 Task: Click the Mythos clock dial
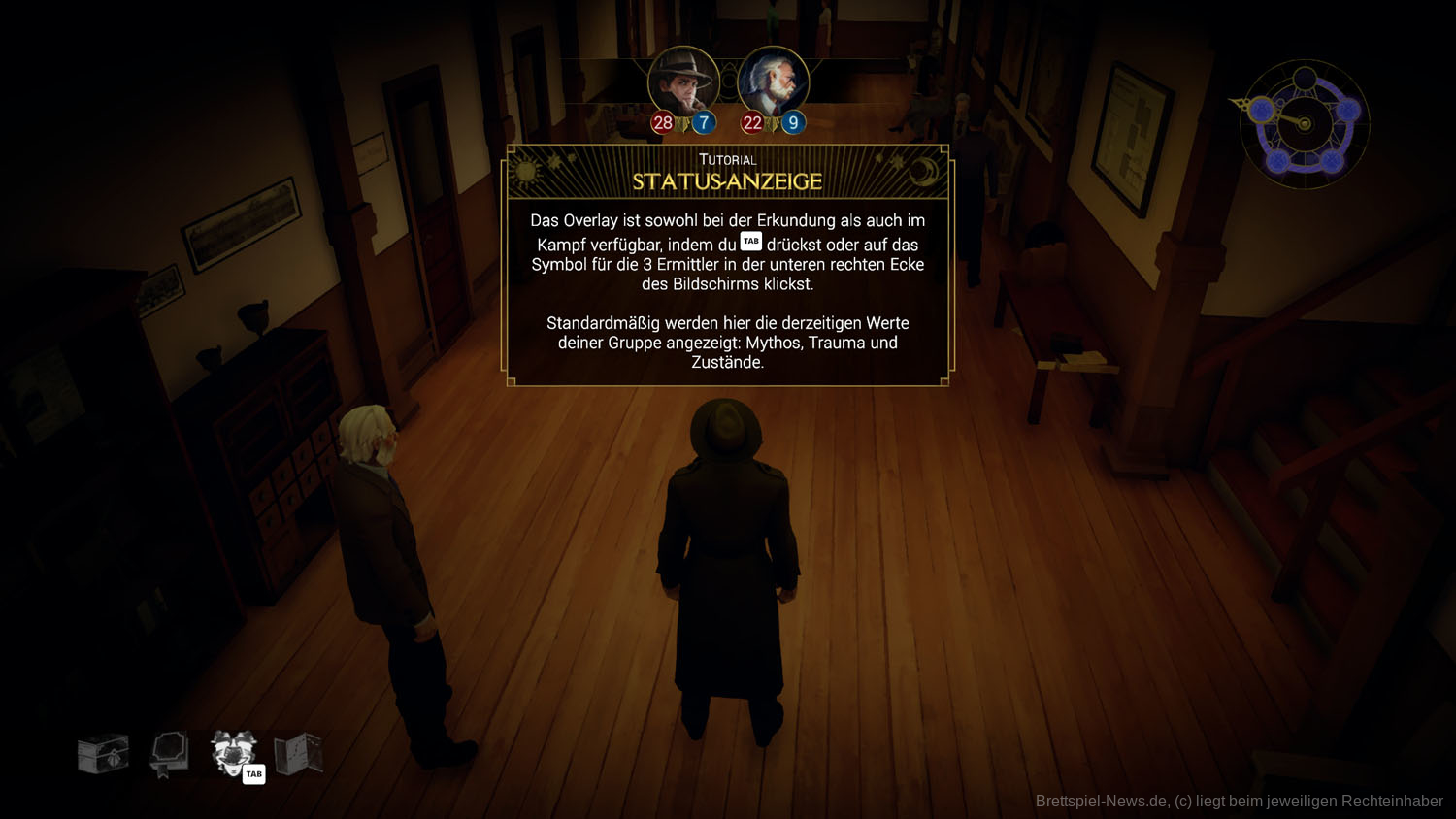pos(1304,124)
